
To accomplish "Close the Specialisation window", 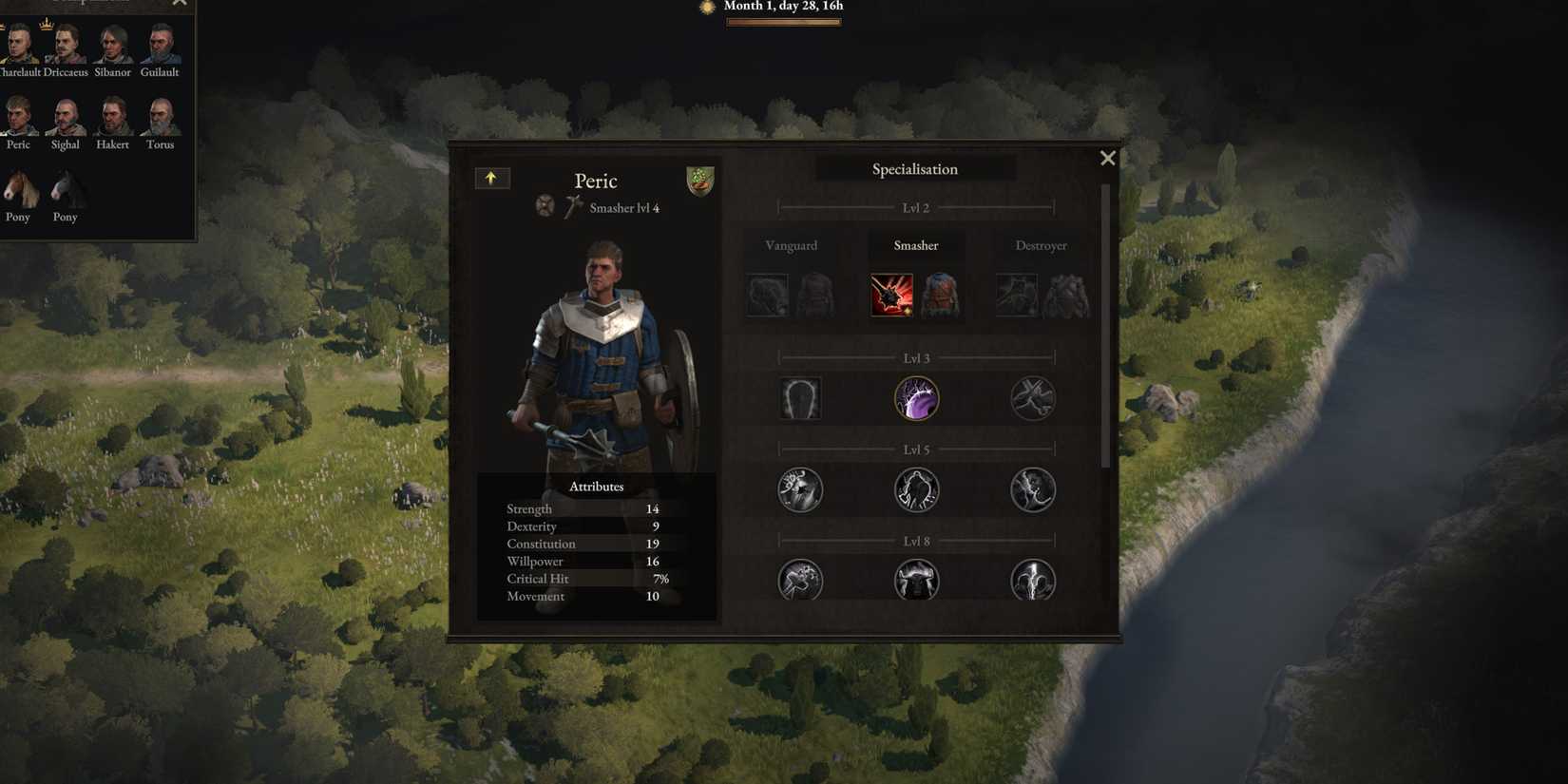I will click(x=1107, y=158).
